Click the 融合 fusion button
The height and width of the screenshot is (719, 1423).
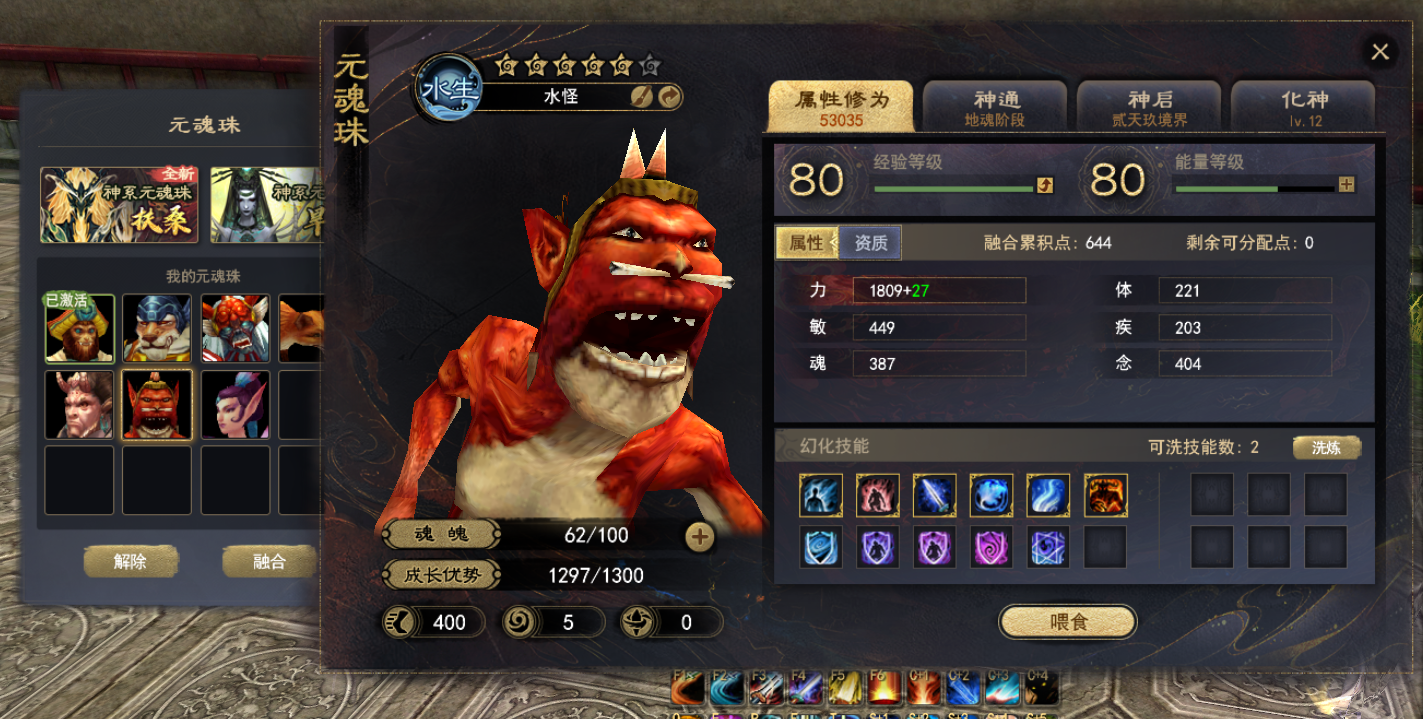click(268, 562)
